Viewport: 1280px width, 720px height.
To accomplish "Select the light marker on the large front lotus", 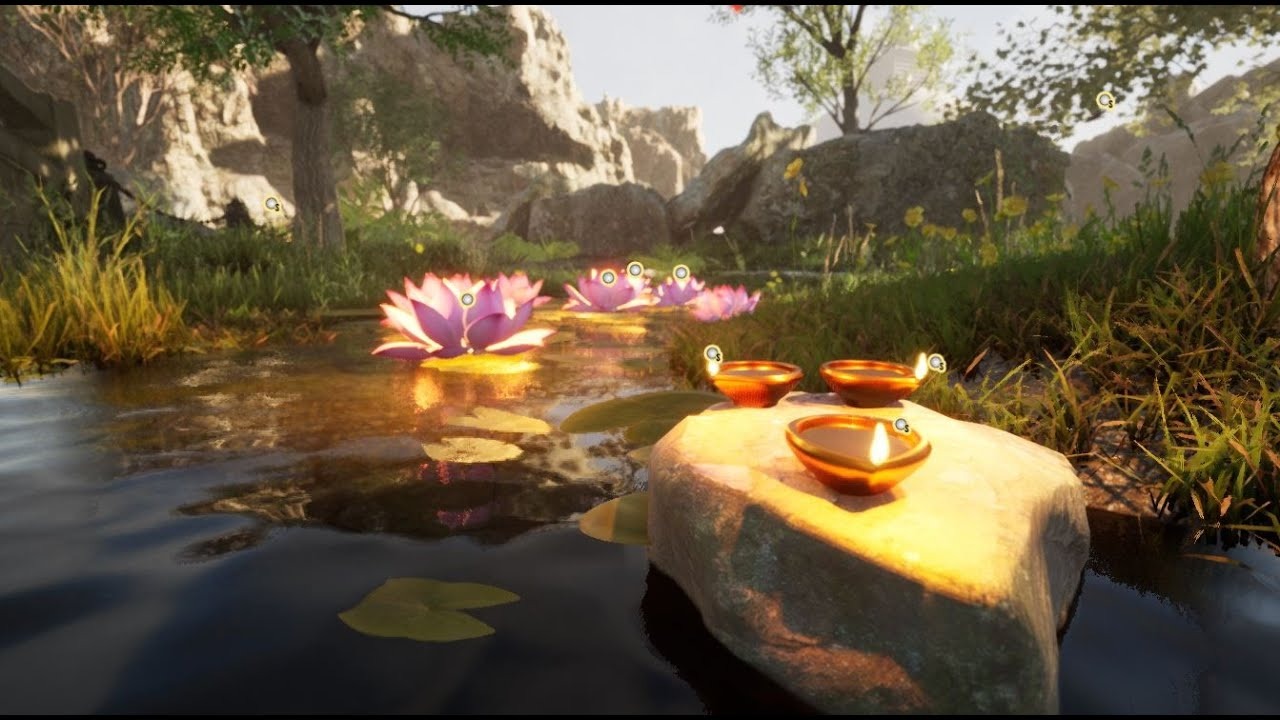I will [467, 299].
